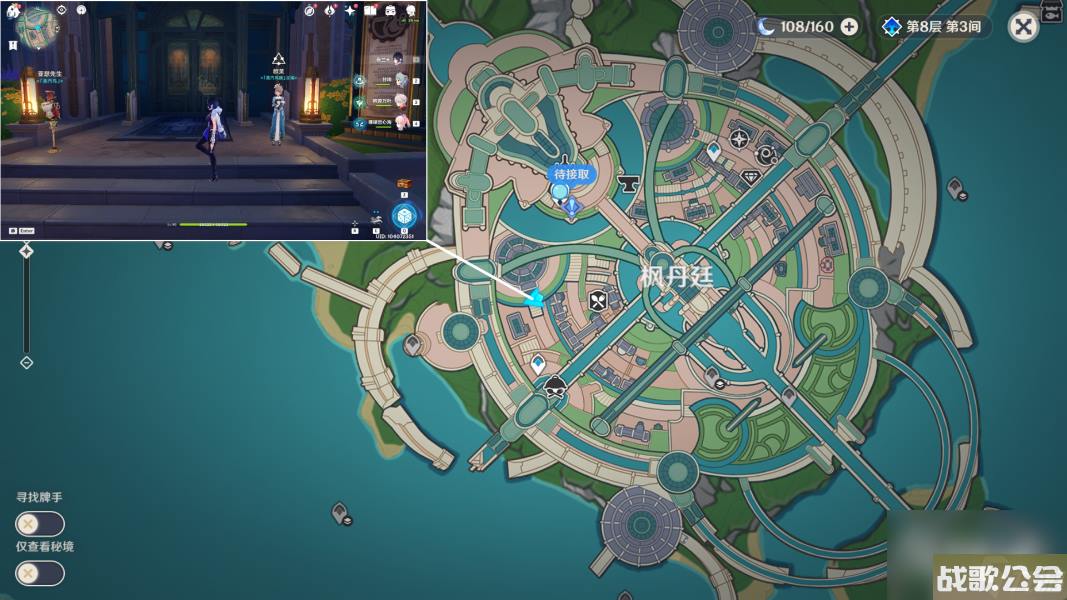Select the diamond gem shop marker
The width and height of the screenshot is (1067, 600).
point(751,176)
